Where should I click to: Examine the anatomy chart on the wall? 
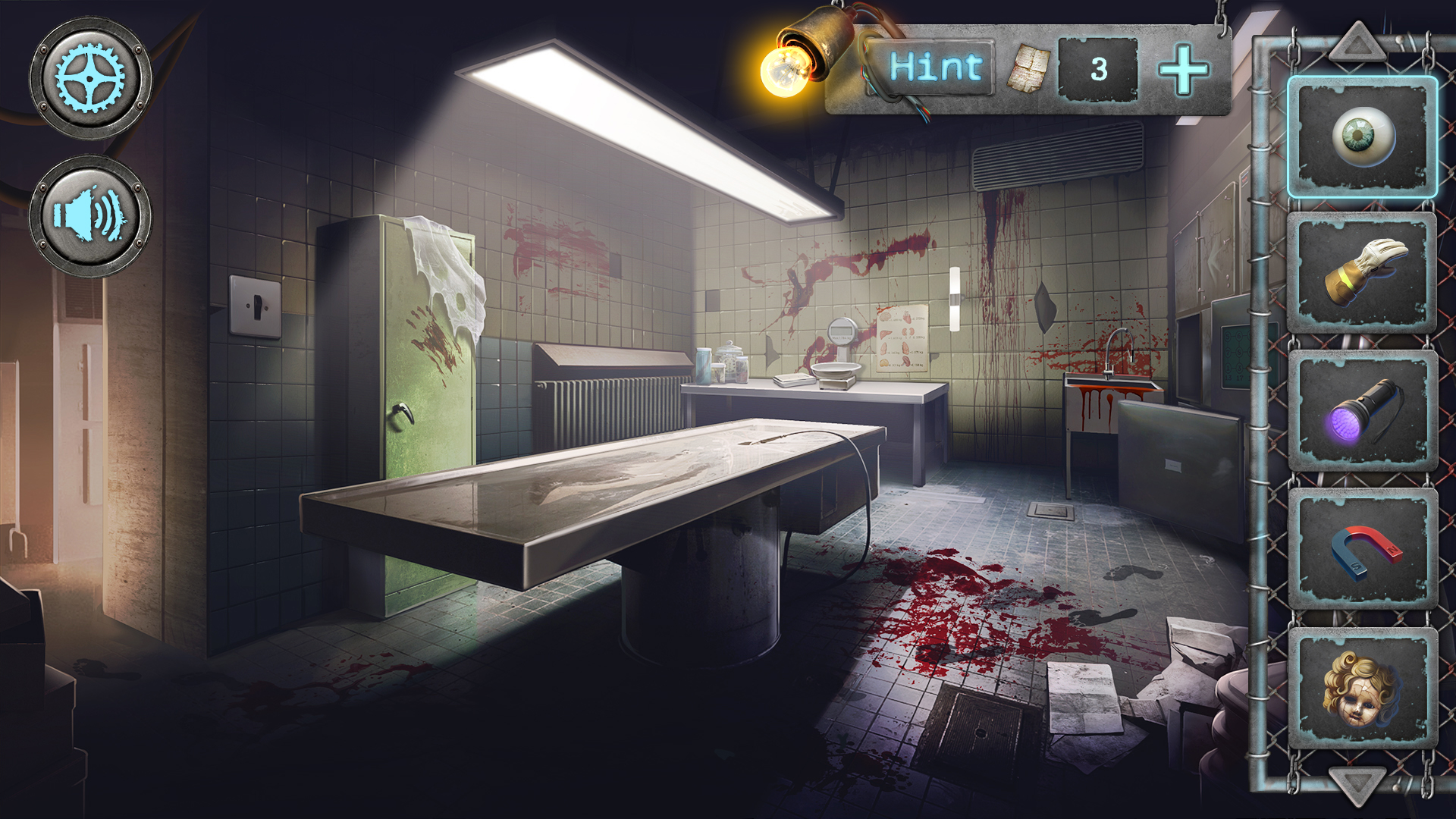[x=901, y=337]
